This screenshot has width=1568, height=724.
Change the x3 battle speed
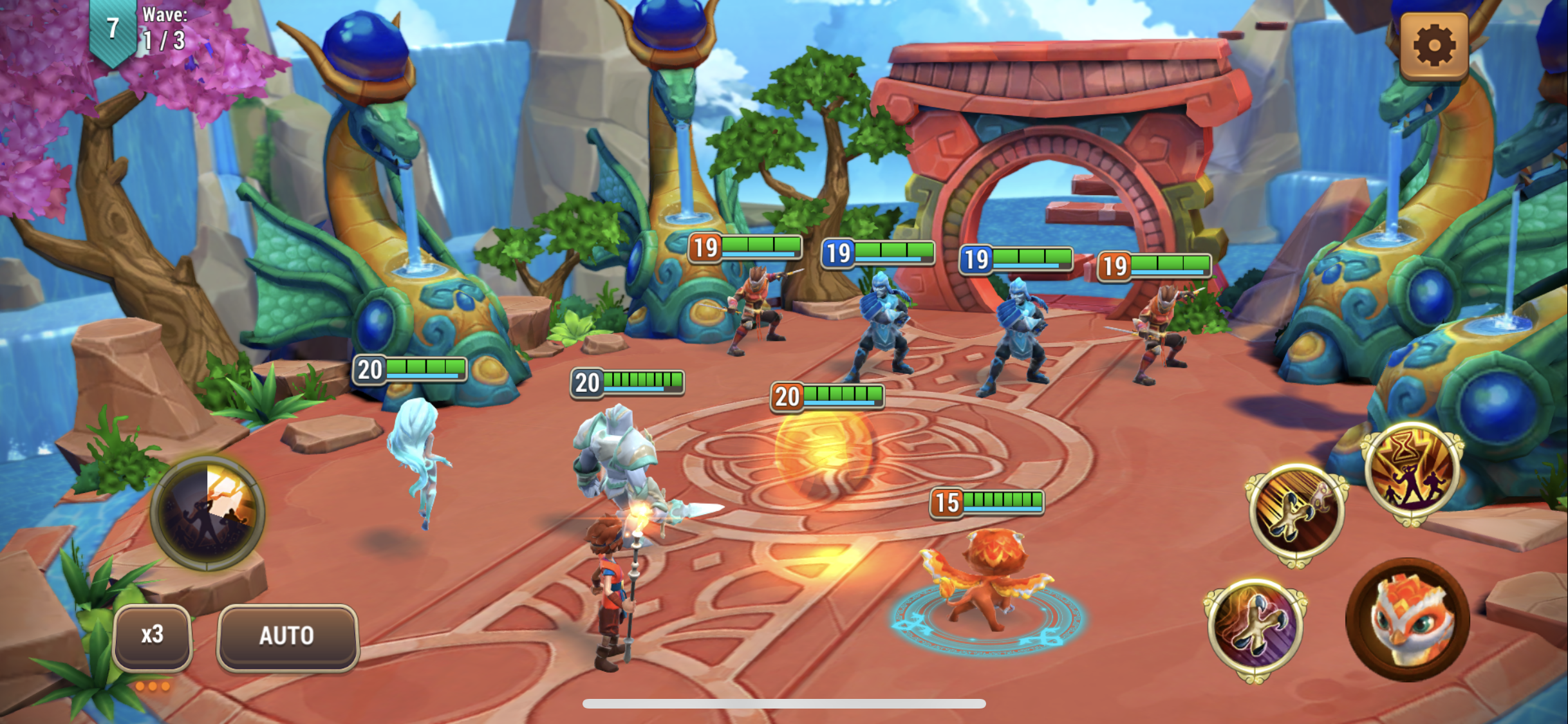click(153, 636)
